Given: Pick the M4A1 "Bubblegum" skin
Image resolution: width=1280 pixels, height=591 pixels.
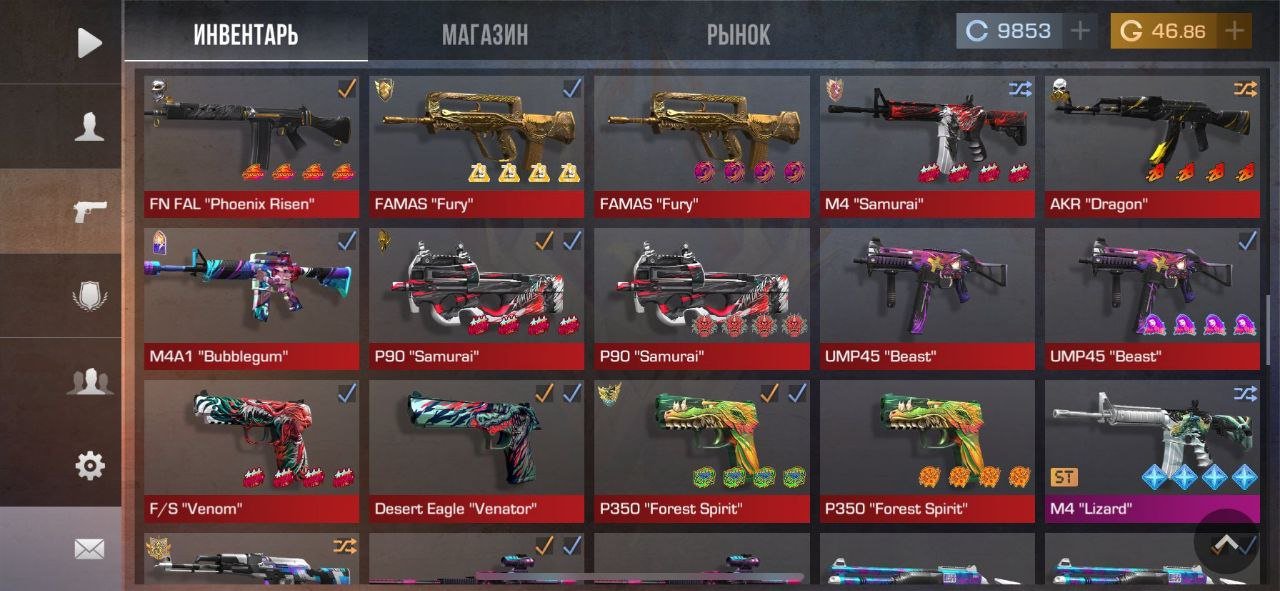Looking at the screenshot, I should point(252,298).
